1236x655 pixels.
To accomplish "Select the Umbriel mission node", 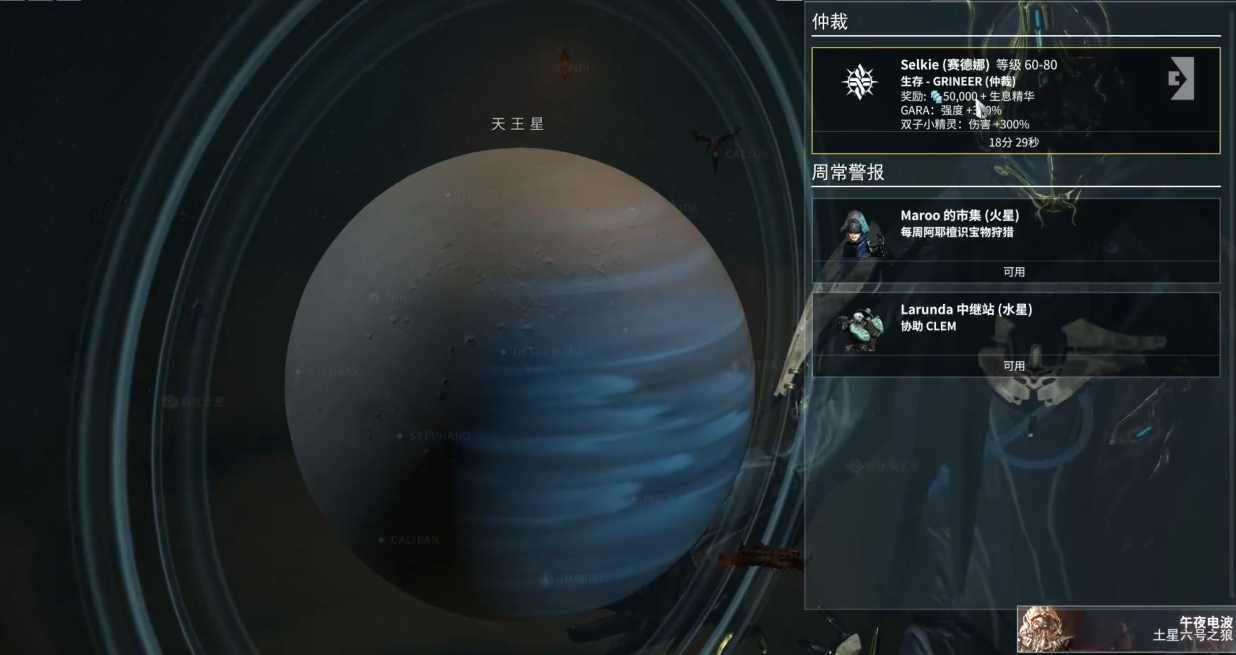I will pyautogui.click(x=546, y=579).
